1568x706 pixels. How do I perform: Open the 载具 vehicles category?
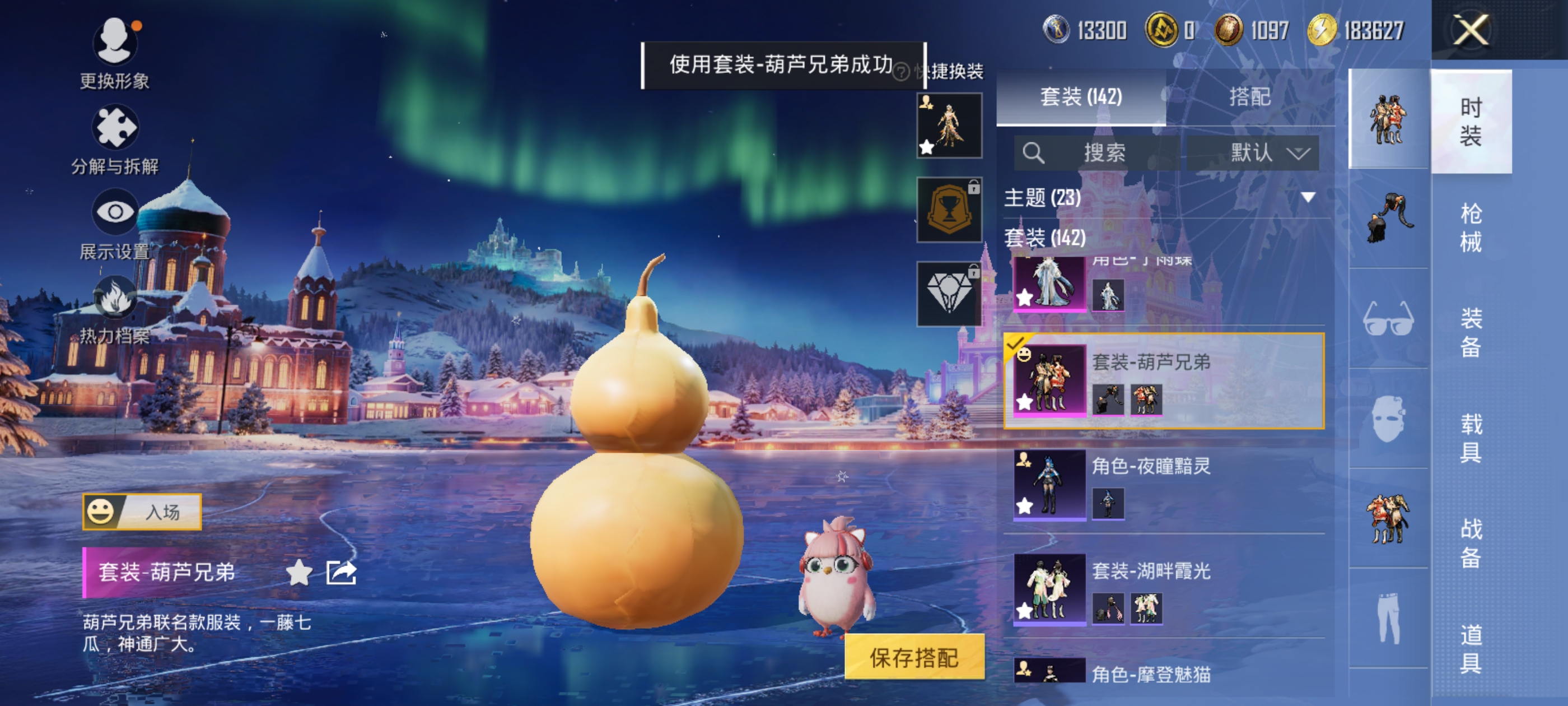tap(1471, 438)
